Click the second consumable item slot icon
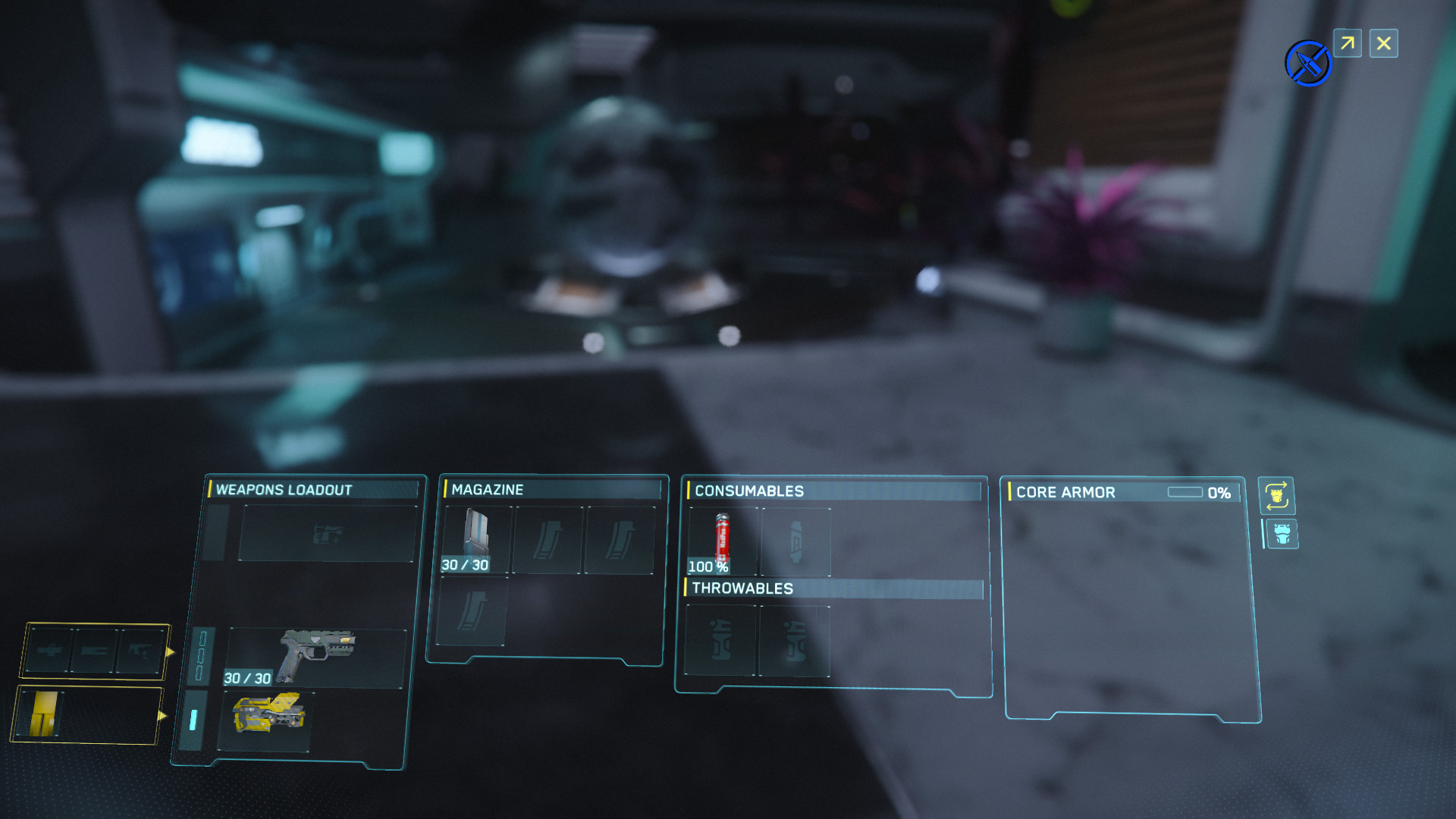The height and width of the screenshot is (819, 1456). click(x=795, y=540)
